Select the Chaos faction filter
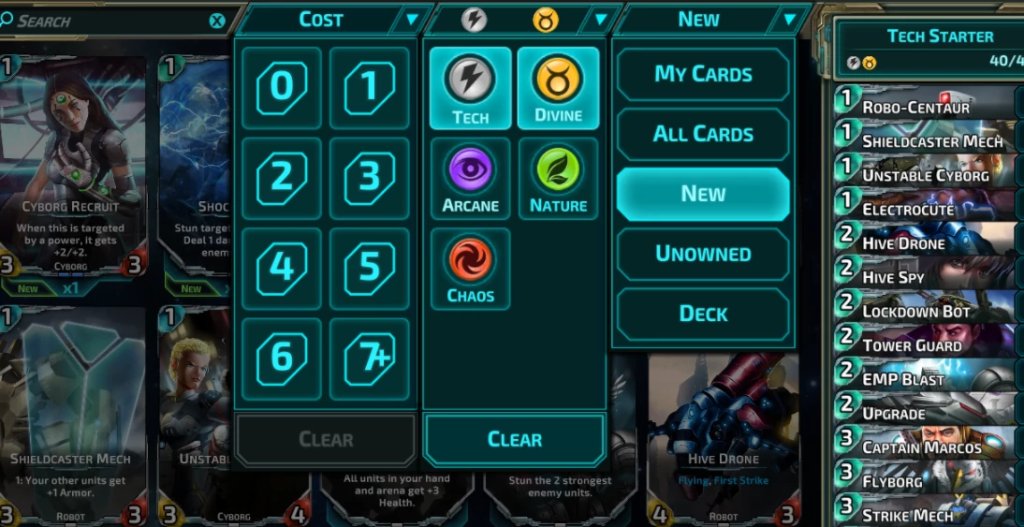 (x=470, y=268)
